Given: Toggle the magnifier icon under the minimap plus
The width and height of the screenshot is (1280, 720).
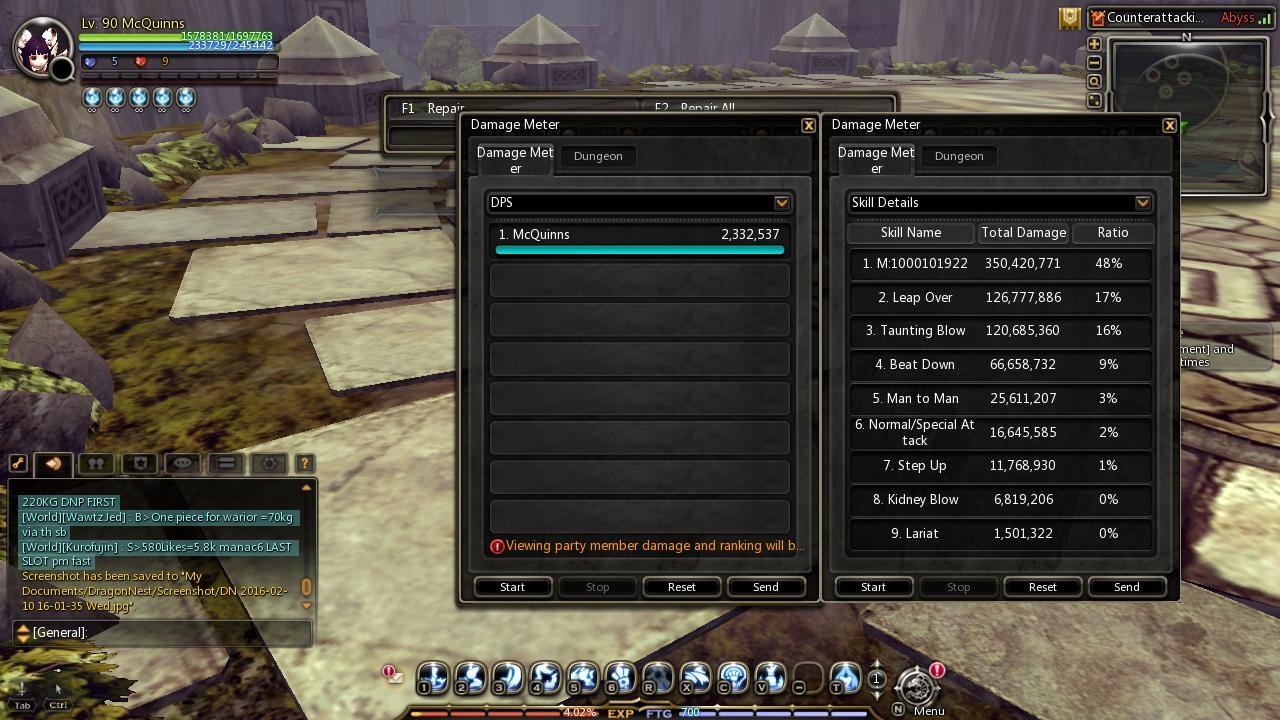Looking at the screenshot, I should 1094,81.
